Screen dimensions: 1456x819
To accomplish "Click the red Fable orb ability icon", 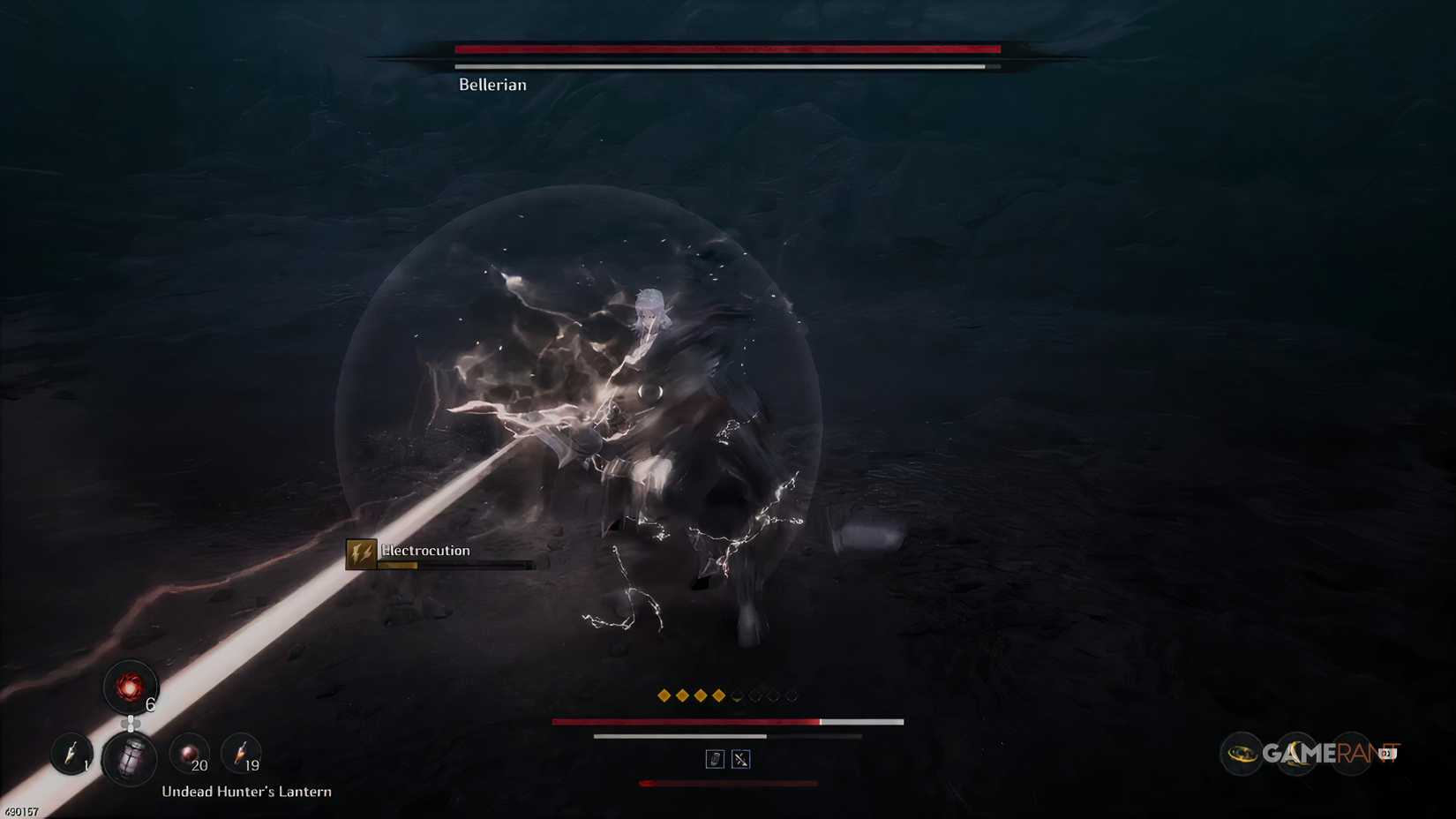I will point(131,687).
